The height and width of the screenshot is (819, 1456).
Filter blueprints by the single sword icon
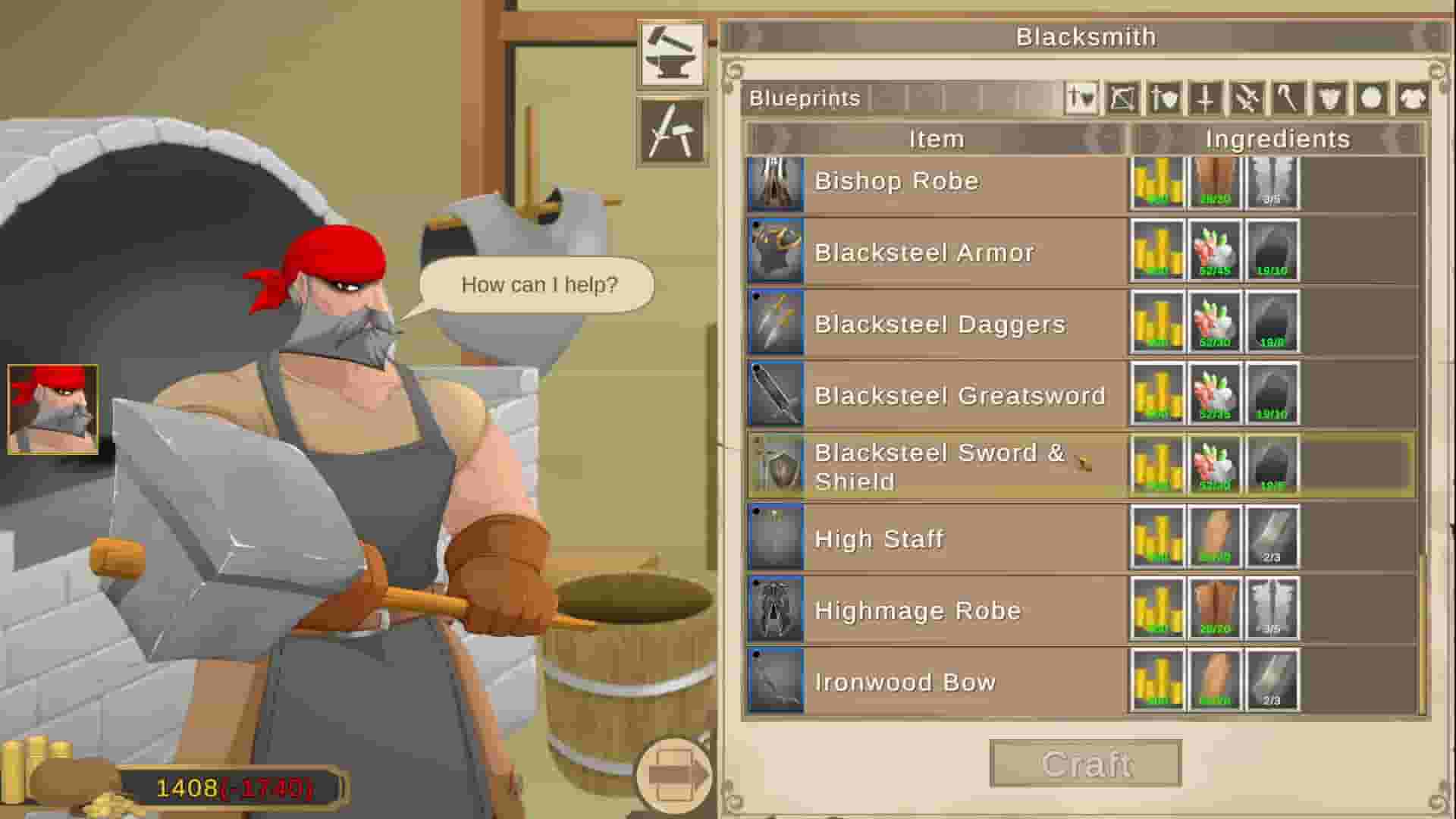click(x=1205, y=99)
